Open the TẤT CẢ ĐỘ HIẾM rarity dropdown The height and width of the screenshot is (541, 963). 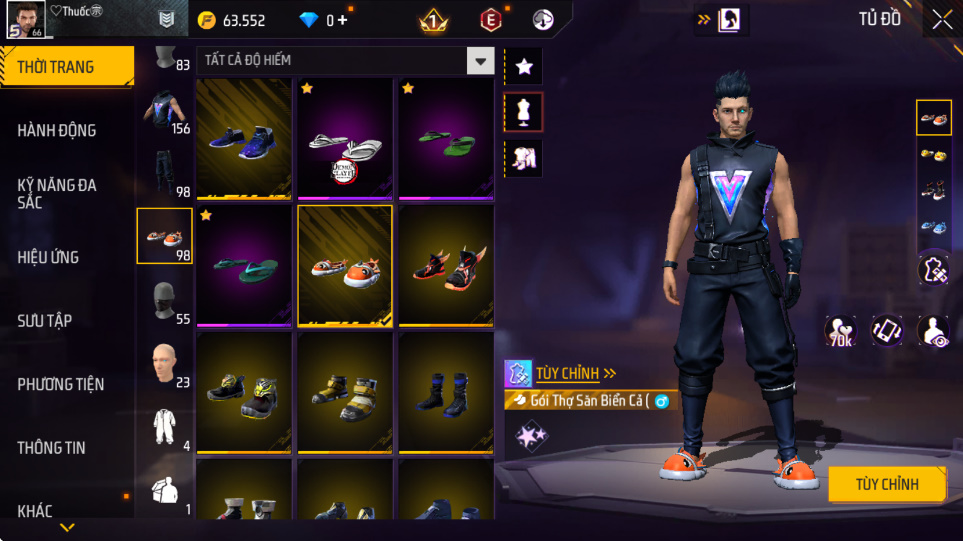[481, 61]
